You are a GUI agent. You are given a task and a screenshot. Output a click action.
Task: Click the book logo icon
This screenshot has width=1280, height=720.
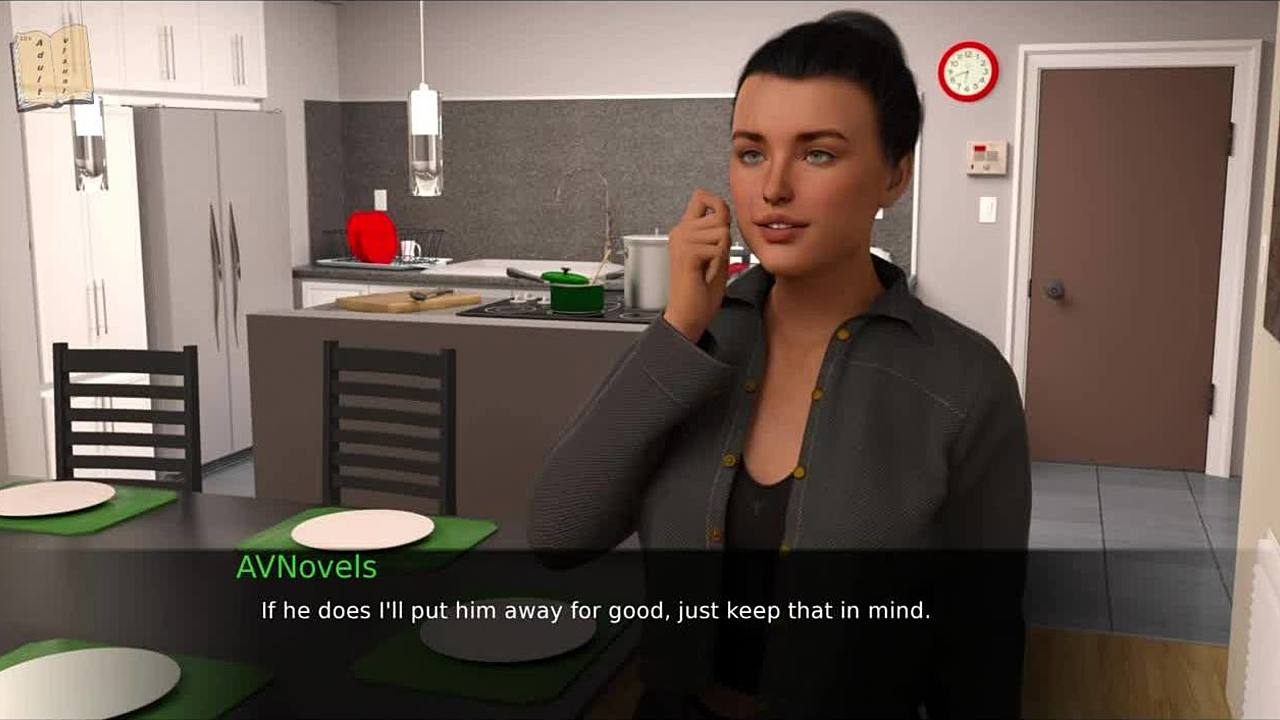click(x=52, y=66)
